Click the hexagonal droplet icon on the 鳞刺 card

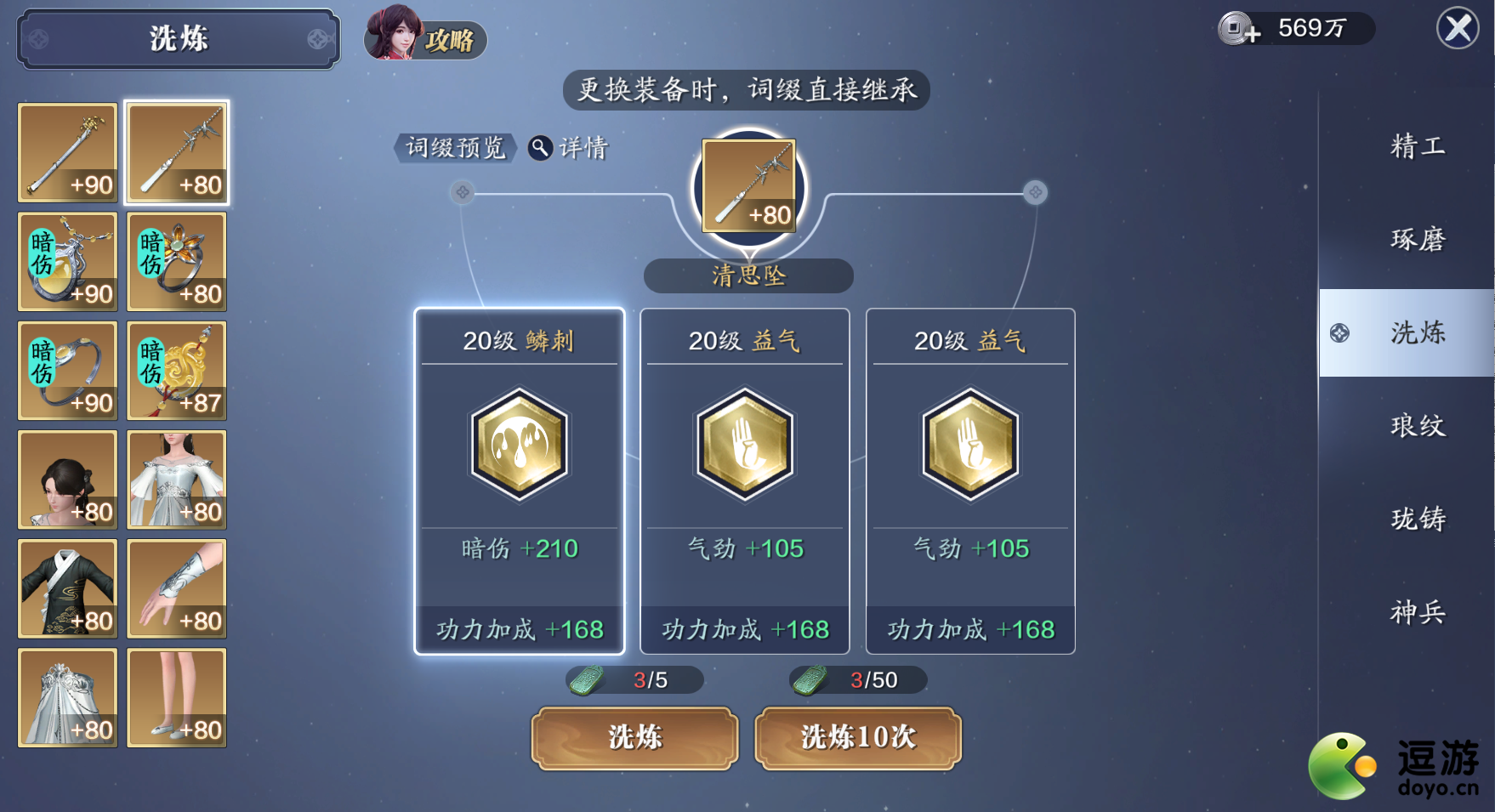(518, 444)
